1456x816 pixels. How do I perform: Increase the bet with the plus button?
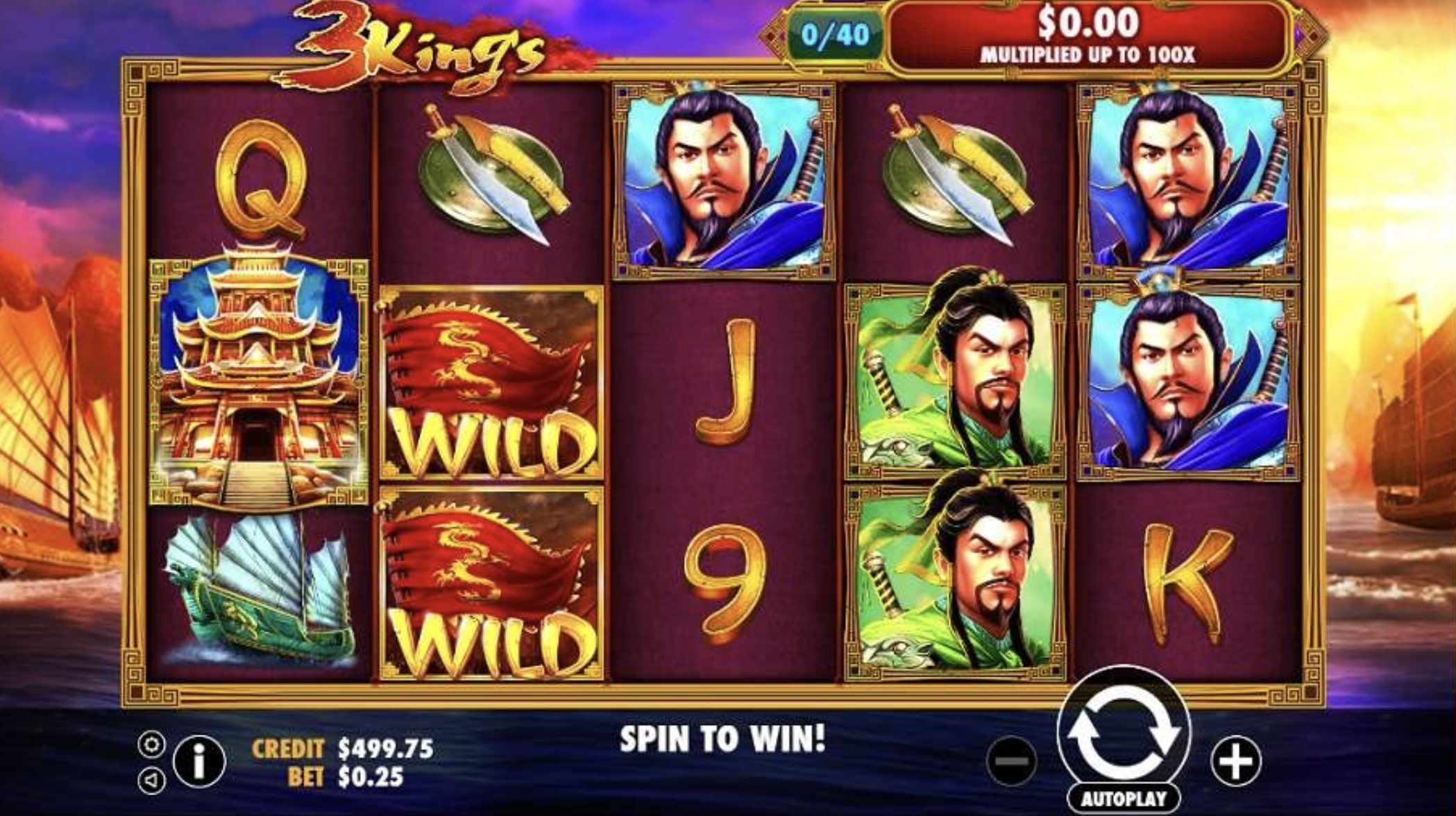tap(1236, 762)
